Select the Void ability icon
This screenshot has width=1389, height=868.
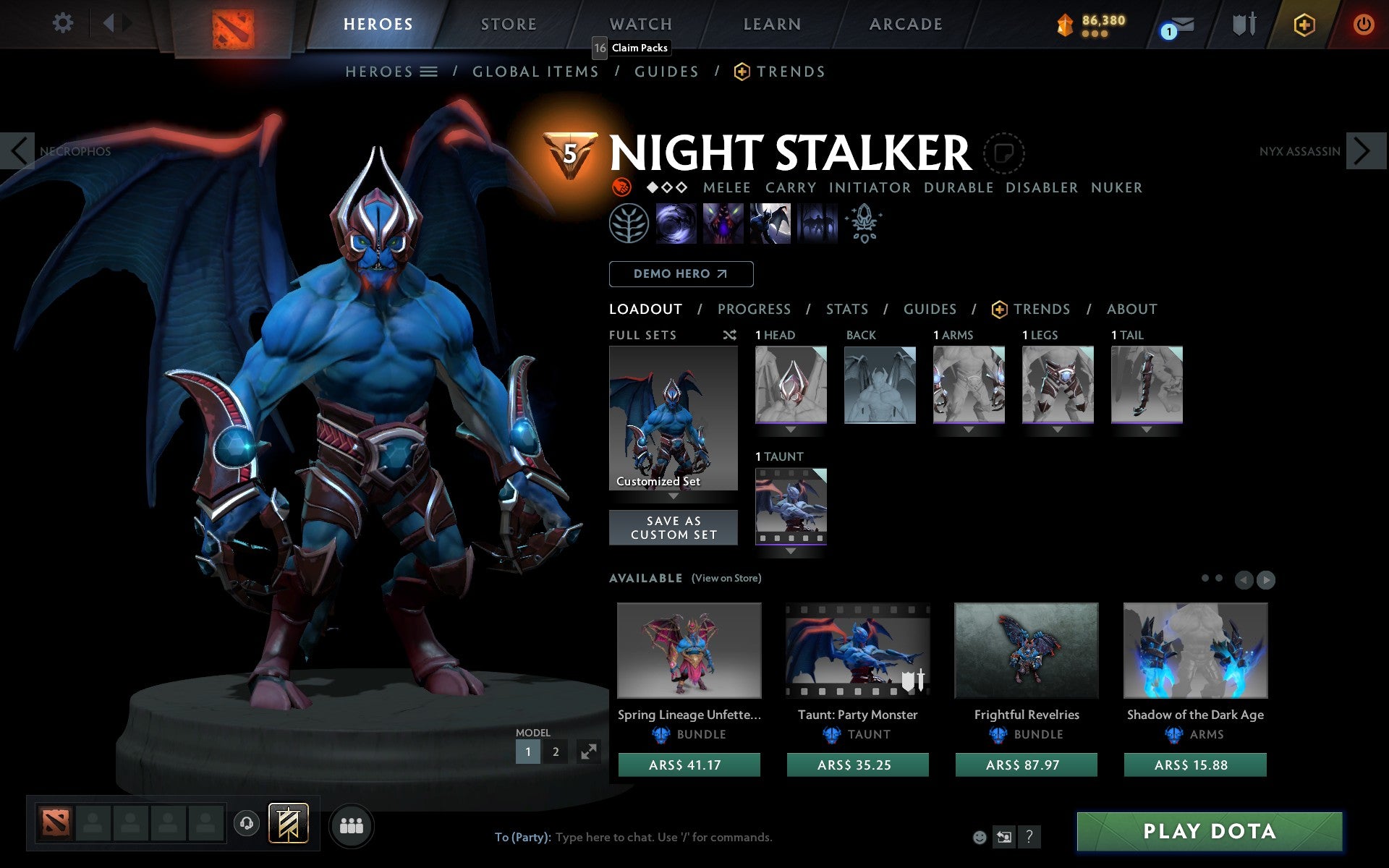676,224
